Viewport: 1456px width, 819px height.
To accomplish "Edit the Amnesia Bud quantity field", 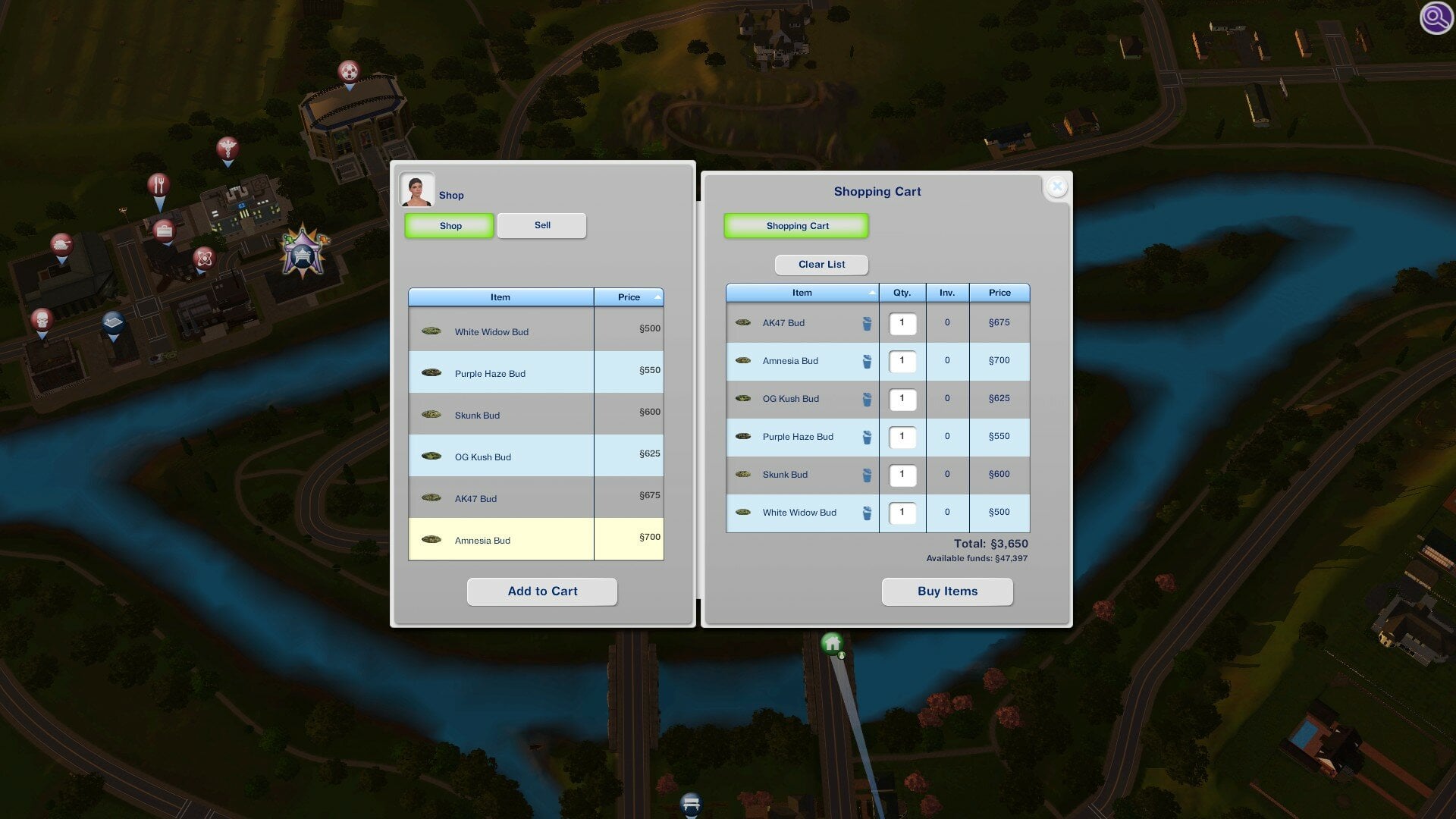I will pyautogui.click(x=902, y=362).
